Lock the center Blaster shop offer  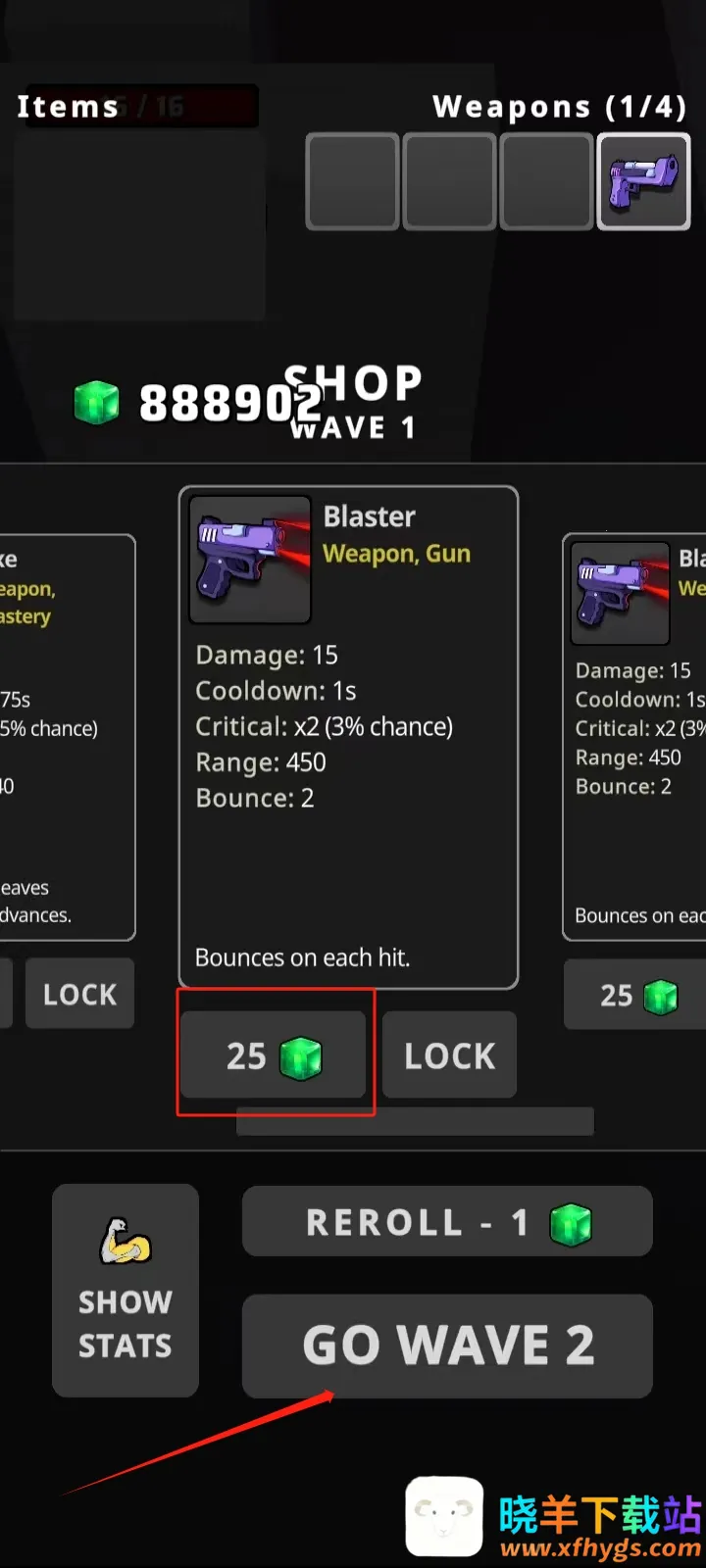(x=449, y=1055)
